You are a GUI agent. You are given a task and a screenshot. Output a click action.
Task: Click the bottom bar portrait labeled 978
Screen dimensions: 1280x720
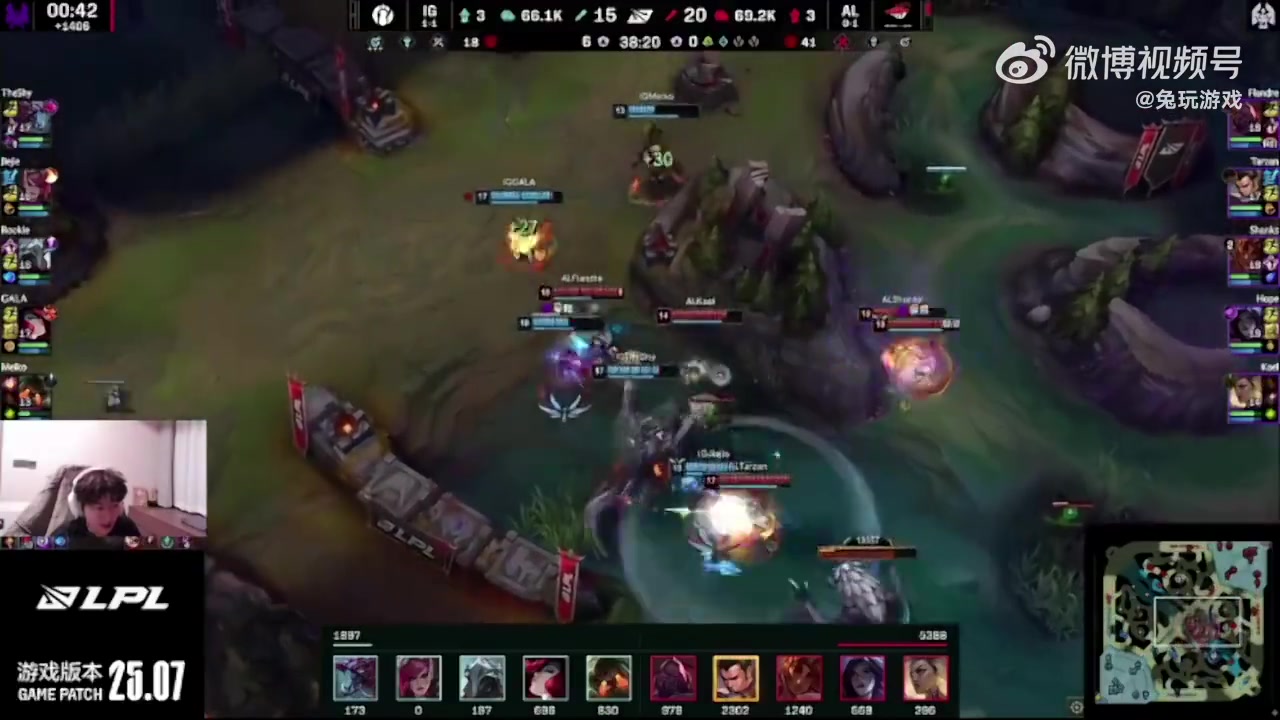(x=672, y=678)
